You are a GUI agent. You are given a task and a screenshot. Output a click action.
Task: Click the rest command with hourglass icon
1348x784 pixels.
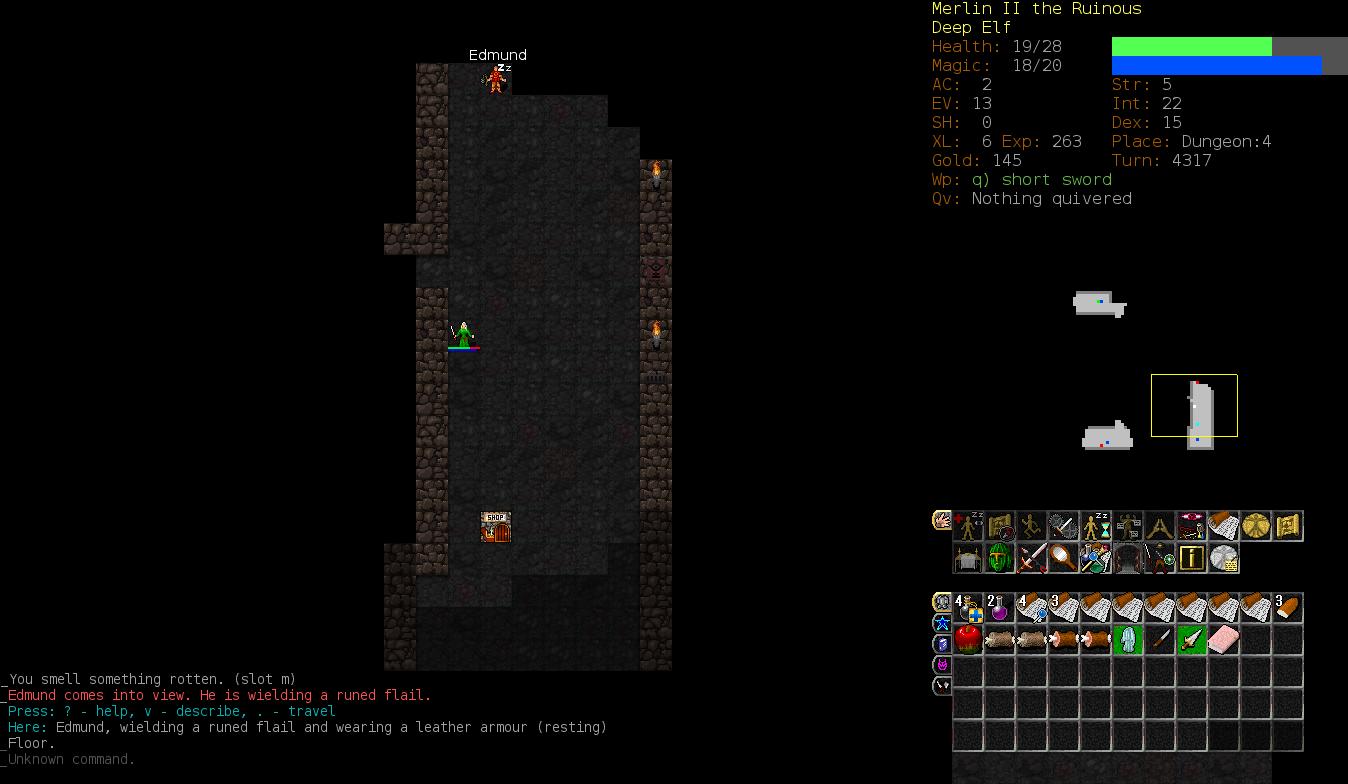pyautogui.click(x=1095, y=526)
